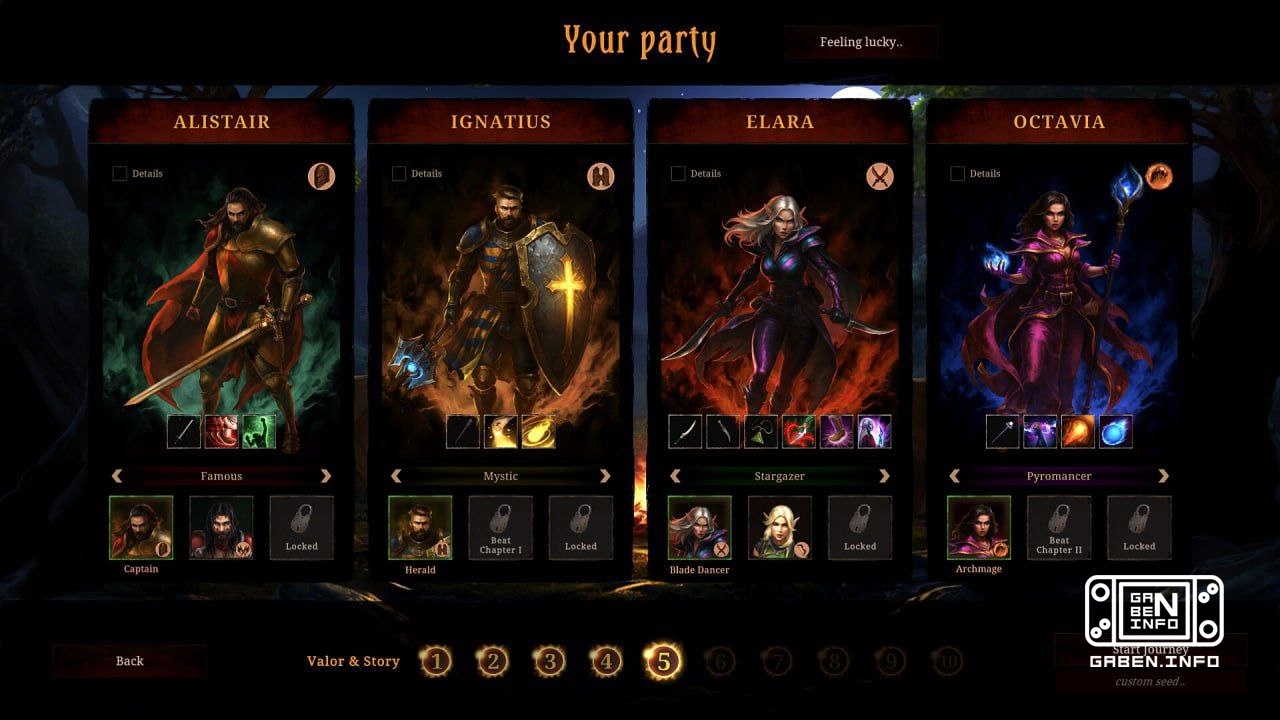Cycle to next trait after Famous

(326, 476)
